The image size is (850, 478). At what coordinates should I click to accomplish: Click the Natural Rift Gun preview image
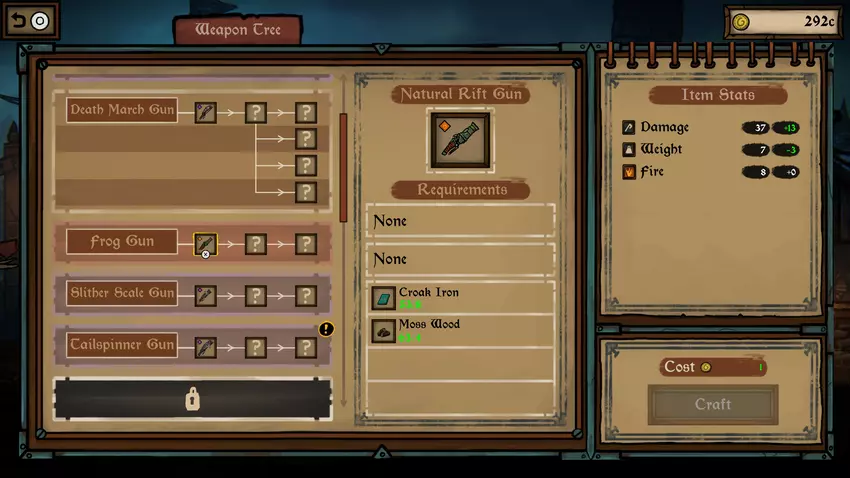460,140
